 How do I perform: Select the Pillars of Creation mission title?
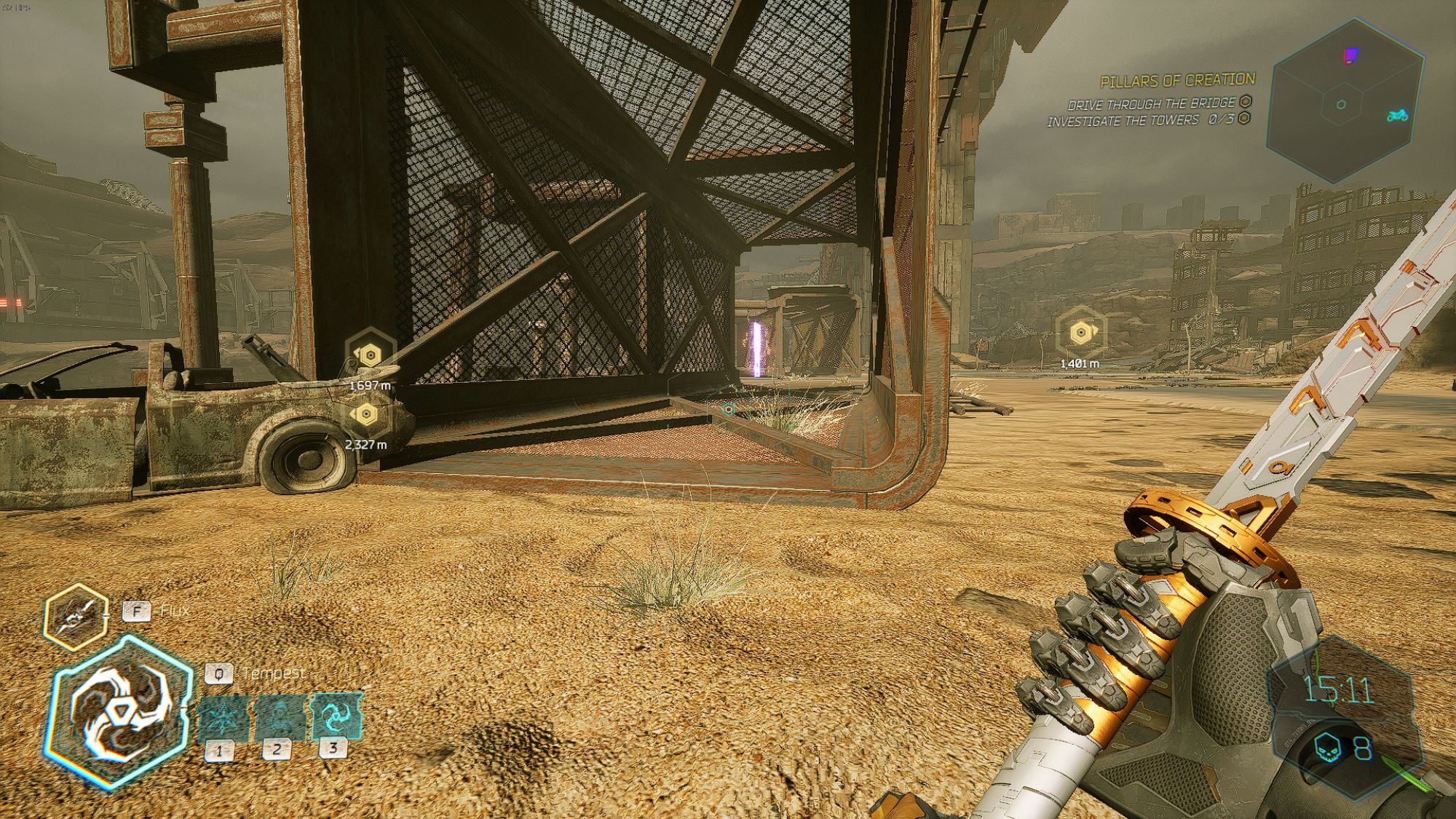tap(1177, 80)
